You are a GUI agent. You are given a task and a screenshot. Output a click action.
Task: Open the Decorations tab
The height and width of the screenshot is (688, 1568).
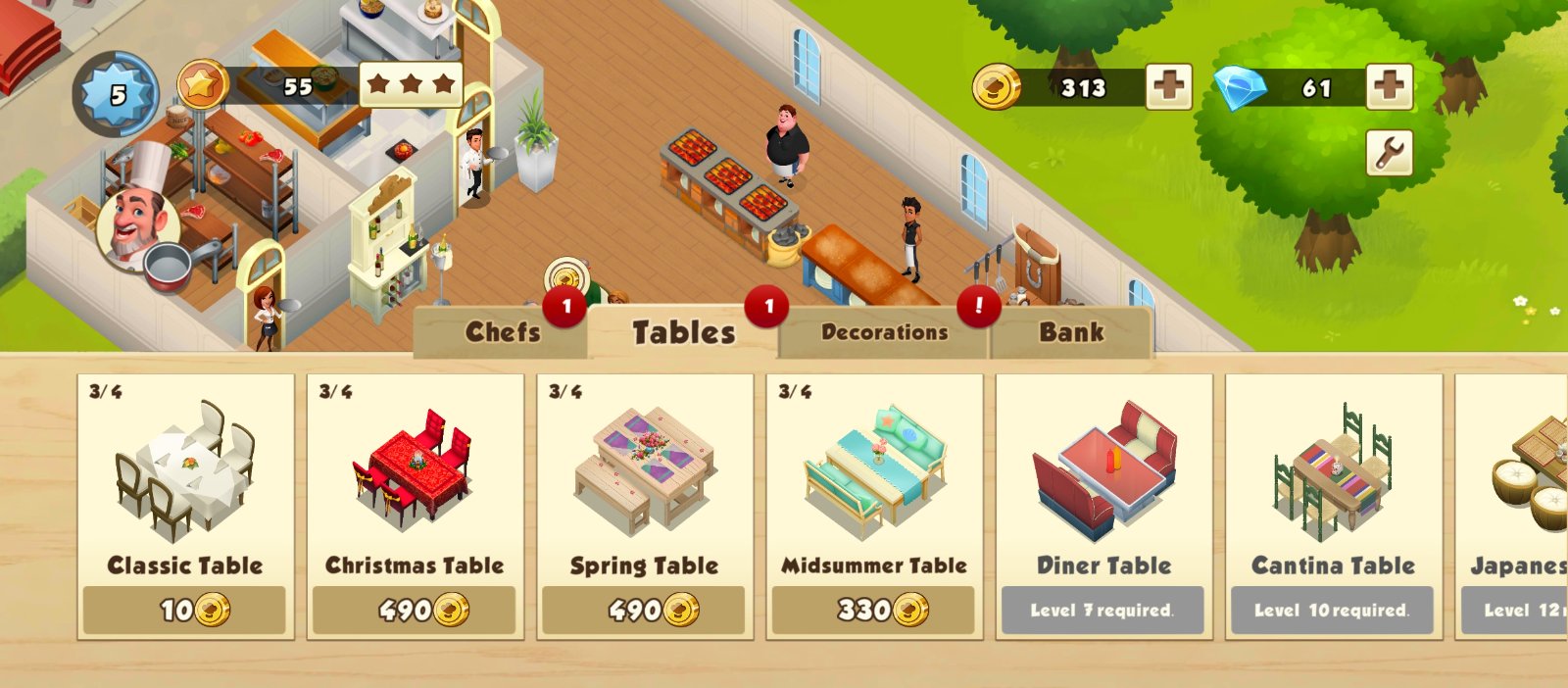[x=884, y=333]
